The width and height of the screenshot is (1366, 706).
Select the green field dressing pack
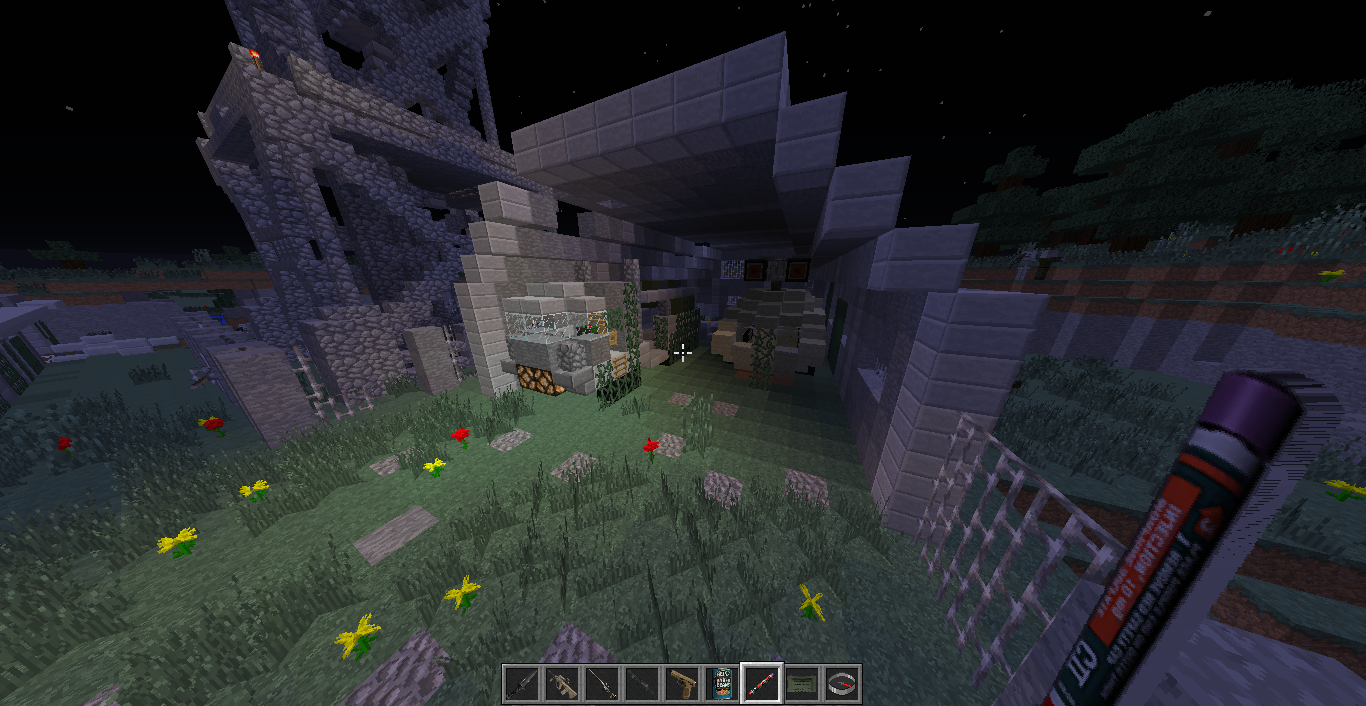point(802,684)
